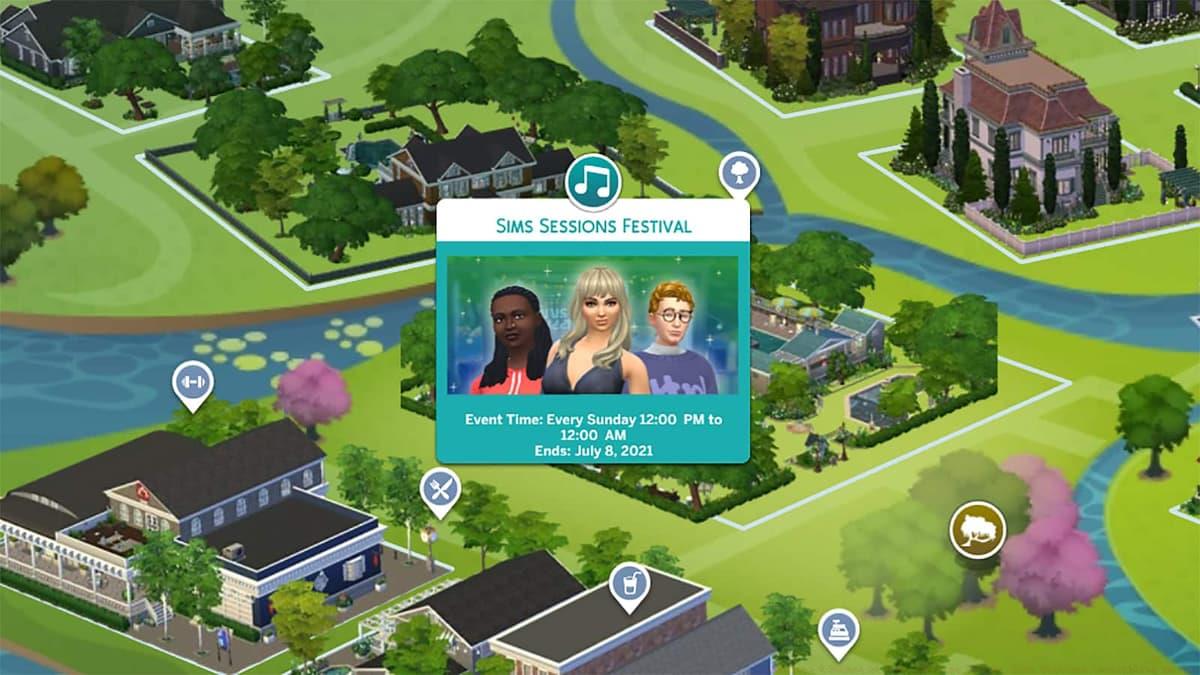Open the Sims Sessions Festival artist thumbnail
This screenshot has width=1200, height=675.
click(x=592, y=326)
